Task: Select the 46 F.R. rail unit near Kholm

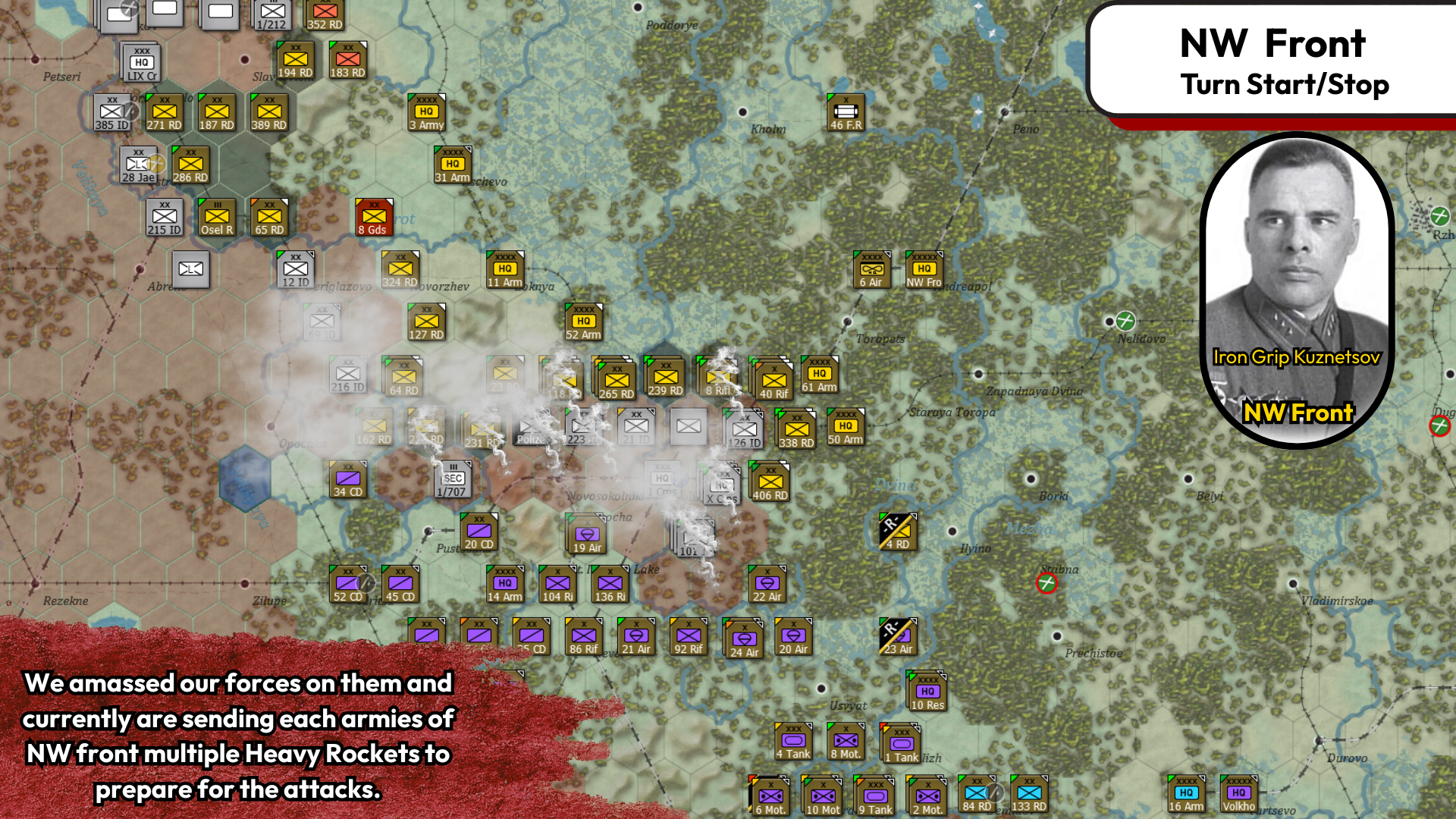Action: click(844, 111)
